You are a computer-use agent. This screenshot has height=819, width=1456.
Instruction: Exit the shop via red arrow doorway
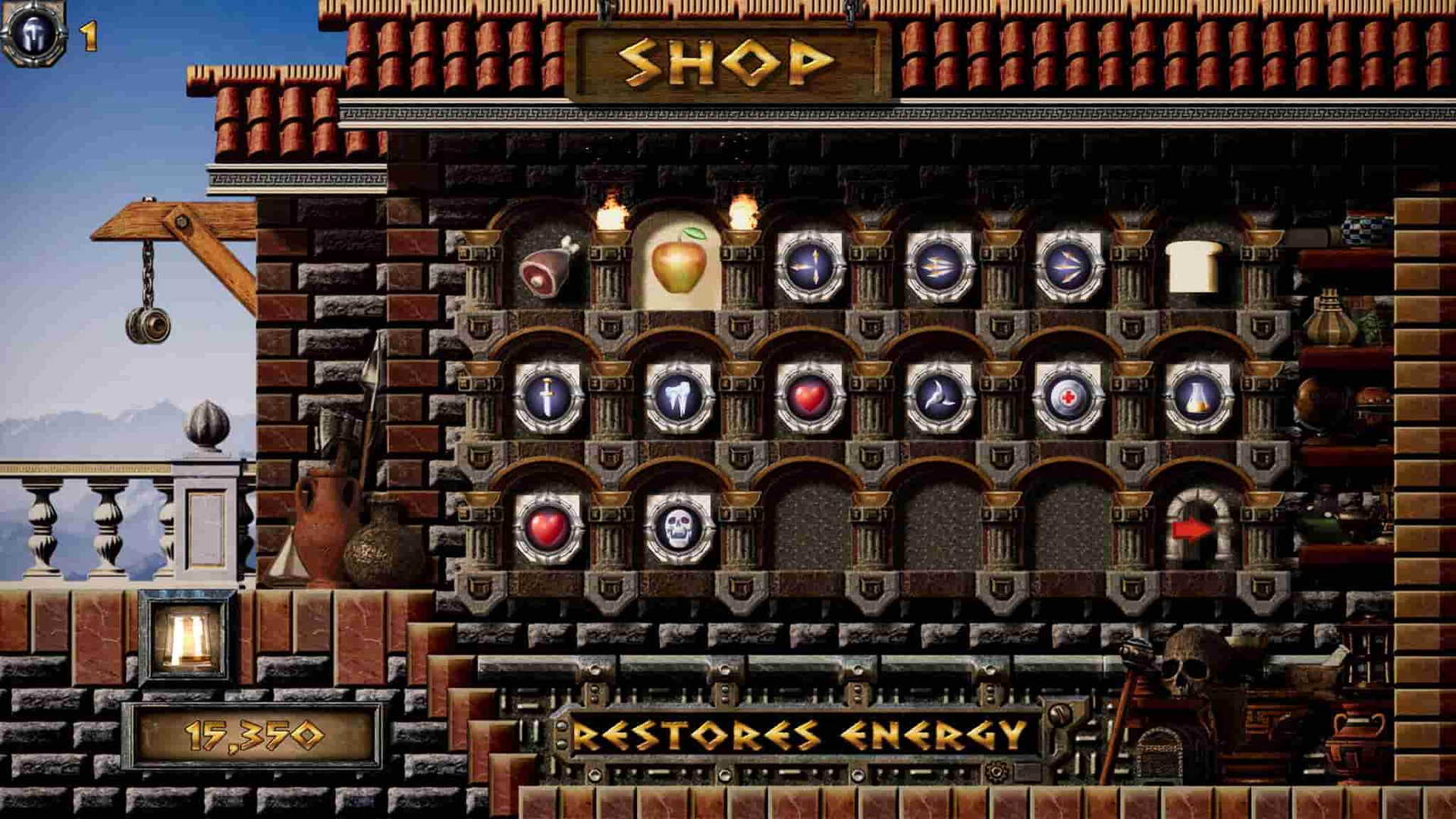1197,528
